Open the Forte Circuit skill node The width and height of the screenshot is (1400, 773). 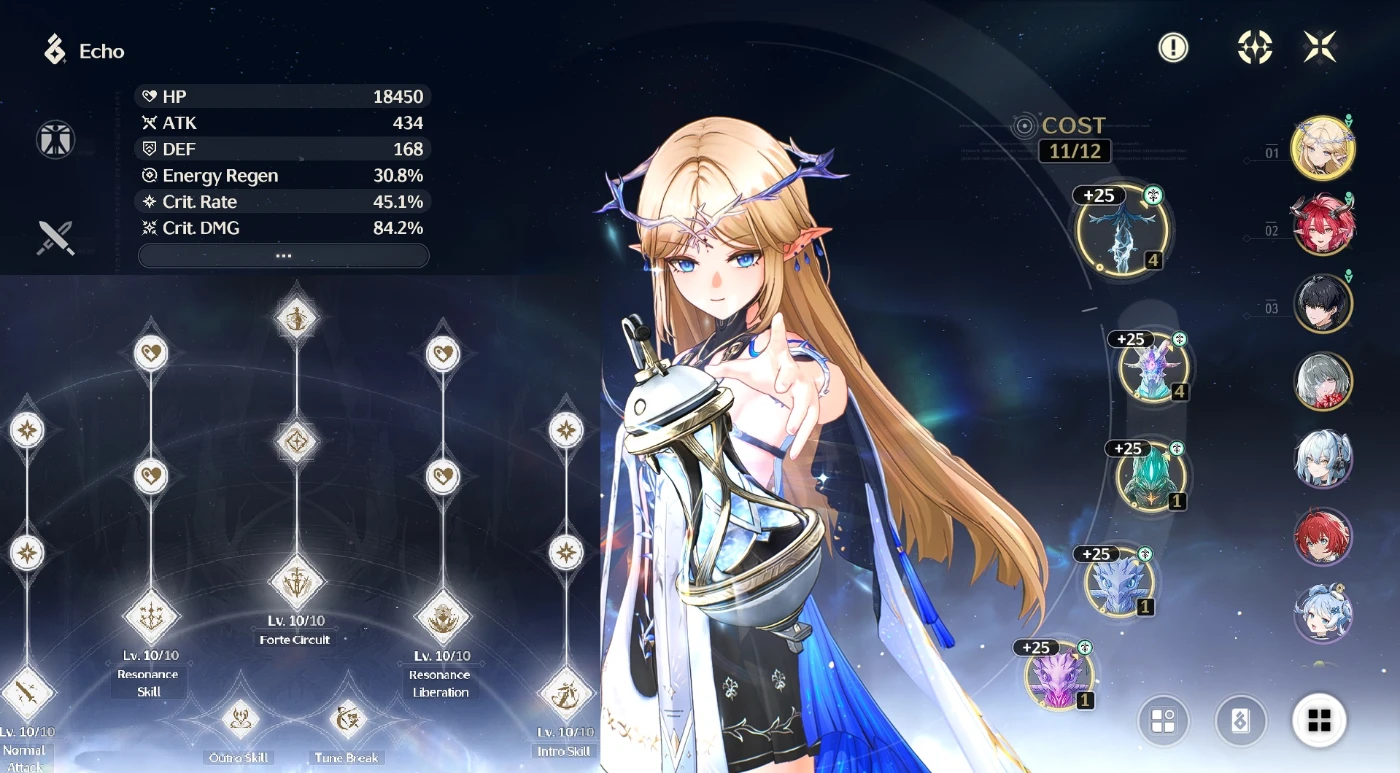click(x=297, y=582)
